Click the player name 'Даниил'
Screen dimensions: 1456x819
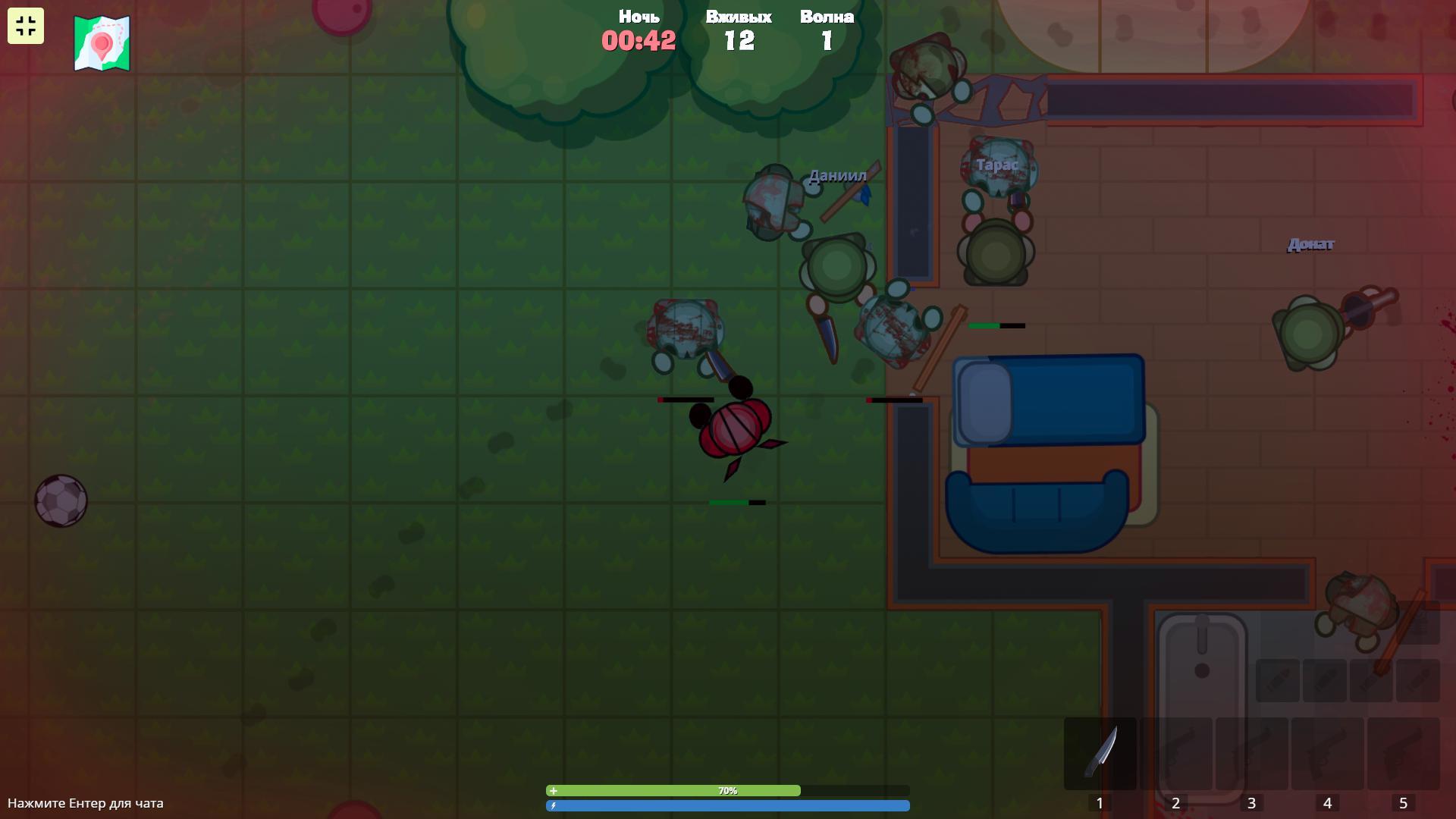(x=837, y=175)
